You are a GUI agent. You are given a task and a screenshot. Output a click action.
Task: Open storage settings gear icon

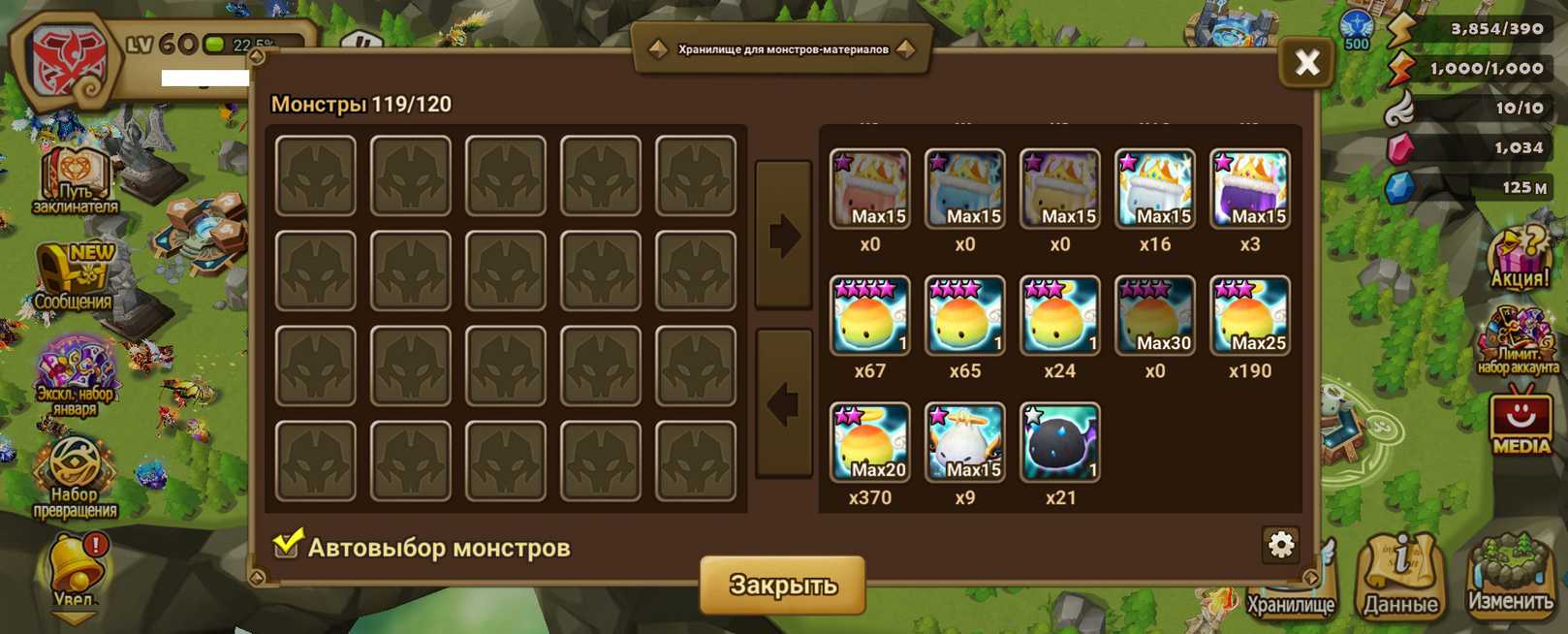coord(1280,545)
